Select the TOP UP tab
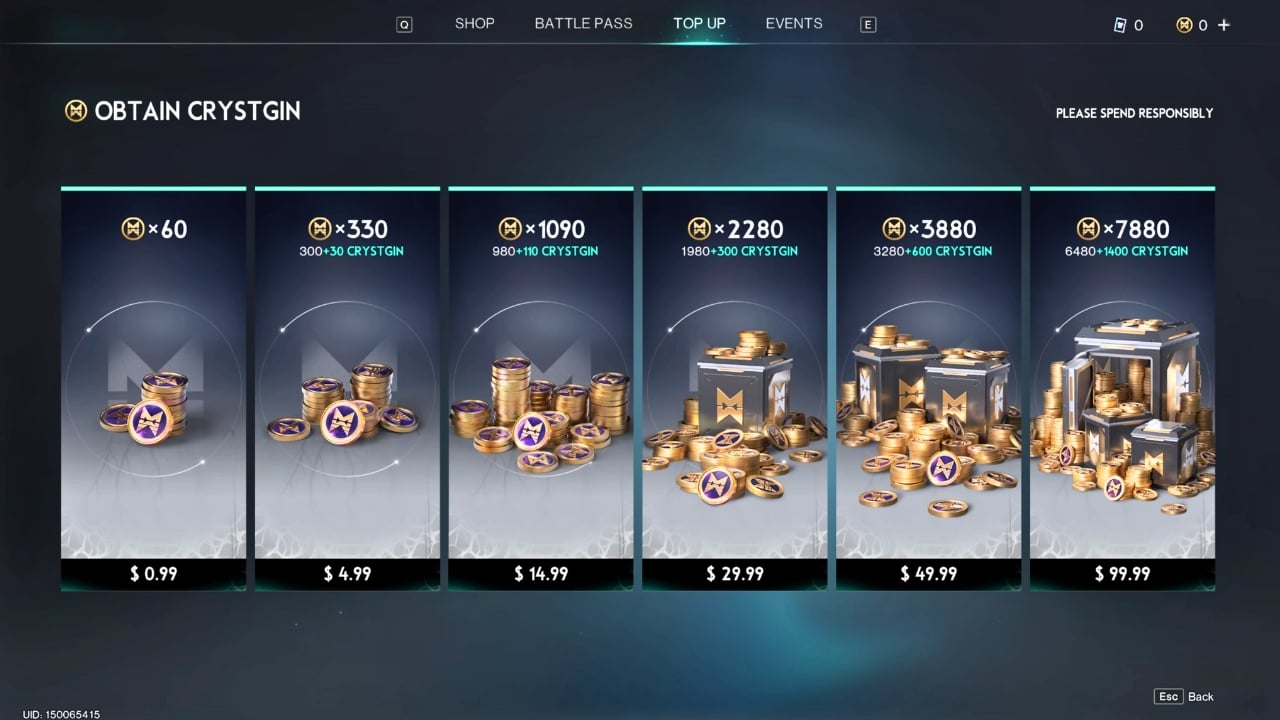Viewport: 1280px width, 720px height. 699,23
